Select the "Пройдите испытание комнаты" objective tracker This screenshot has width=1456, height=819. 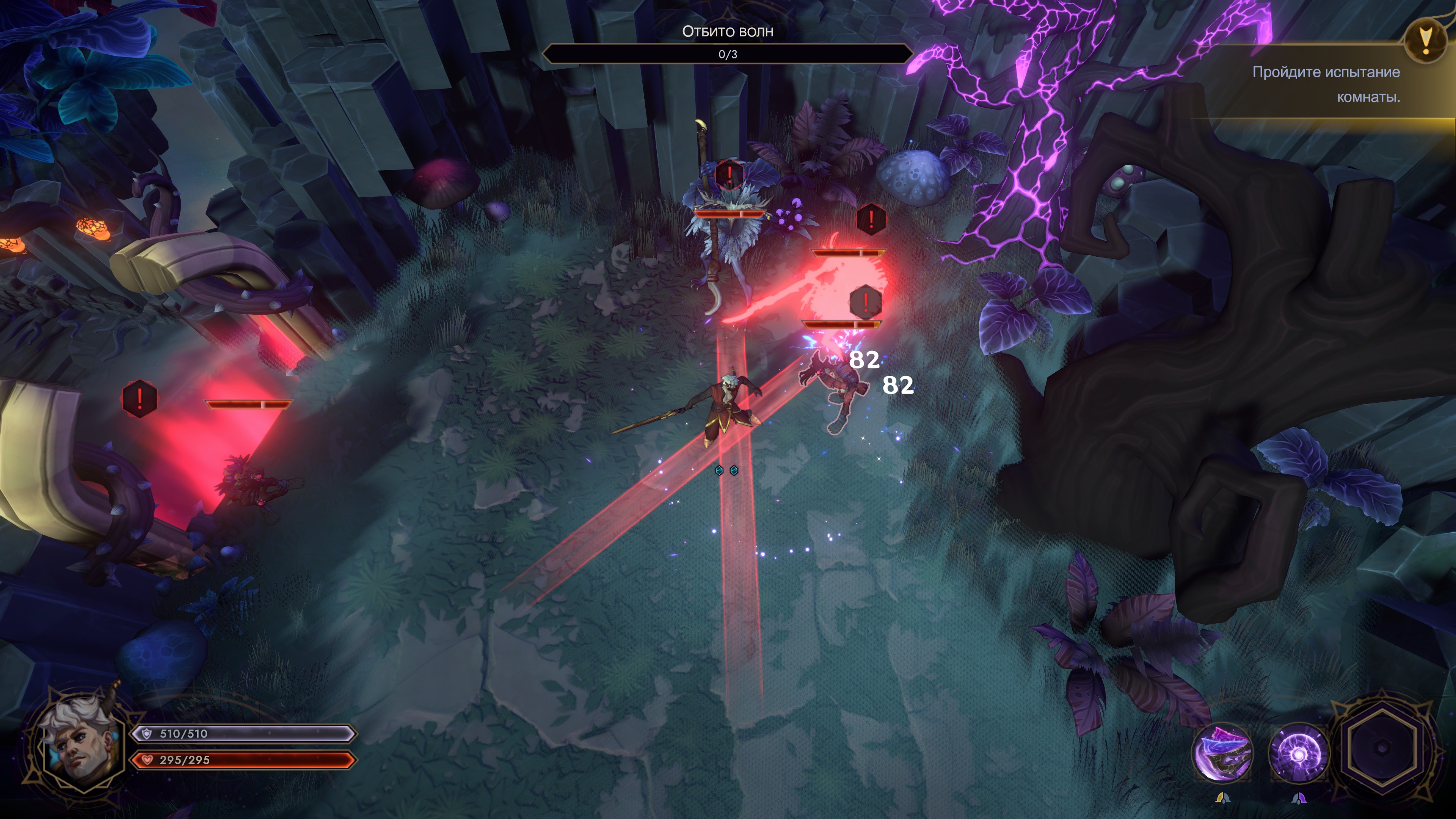coord(1326,84)
